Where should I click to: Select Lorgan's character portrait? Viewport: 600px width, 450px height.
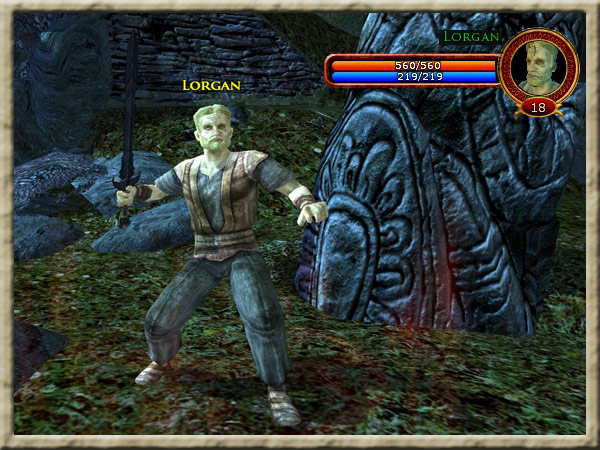[538, 65]
